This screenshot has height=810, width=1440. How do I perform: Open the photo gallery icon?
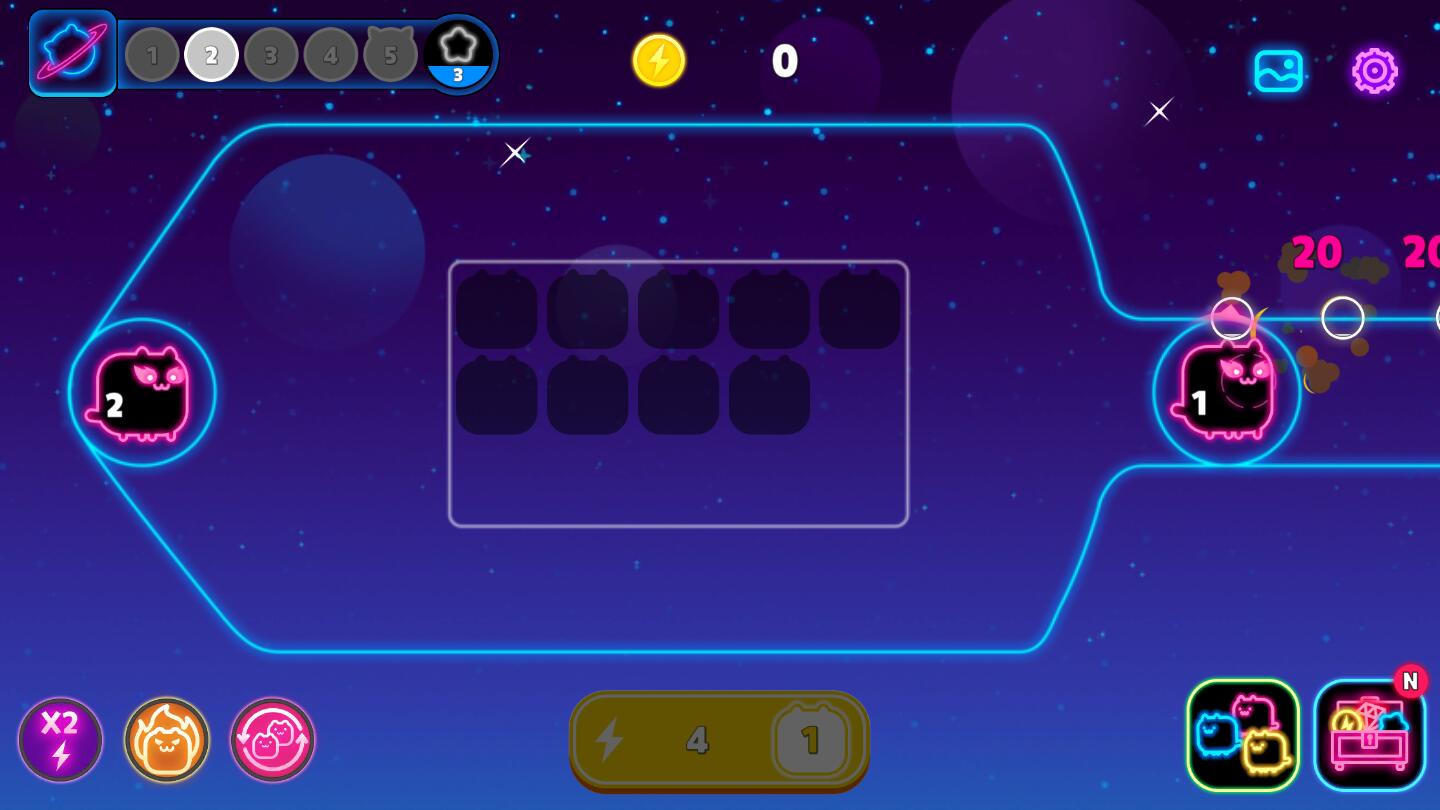pos(1279,71)
